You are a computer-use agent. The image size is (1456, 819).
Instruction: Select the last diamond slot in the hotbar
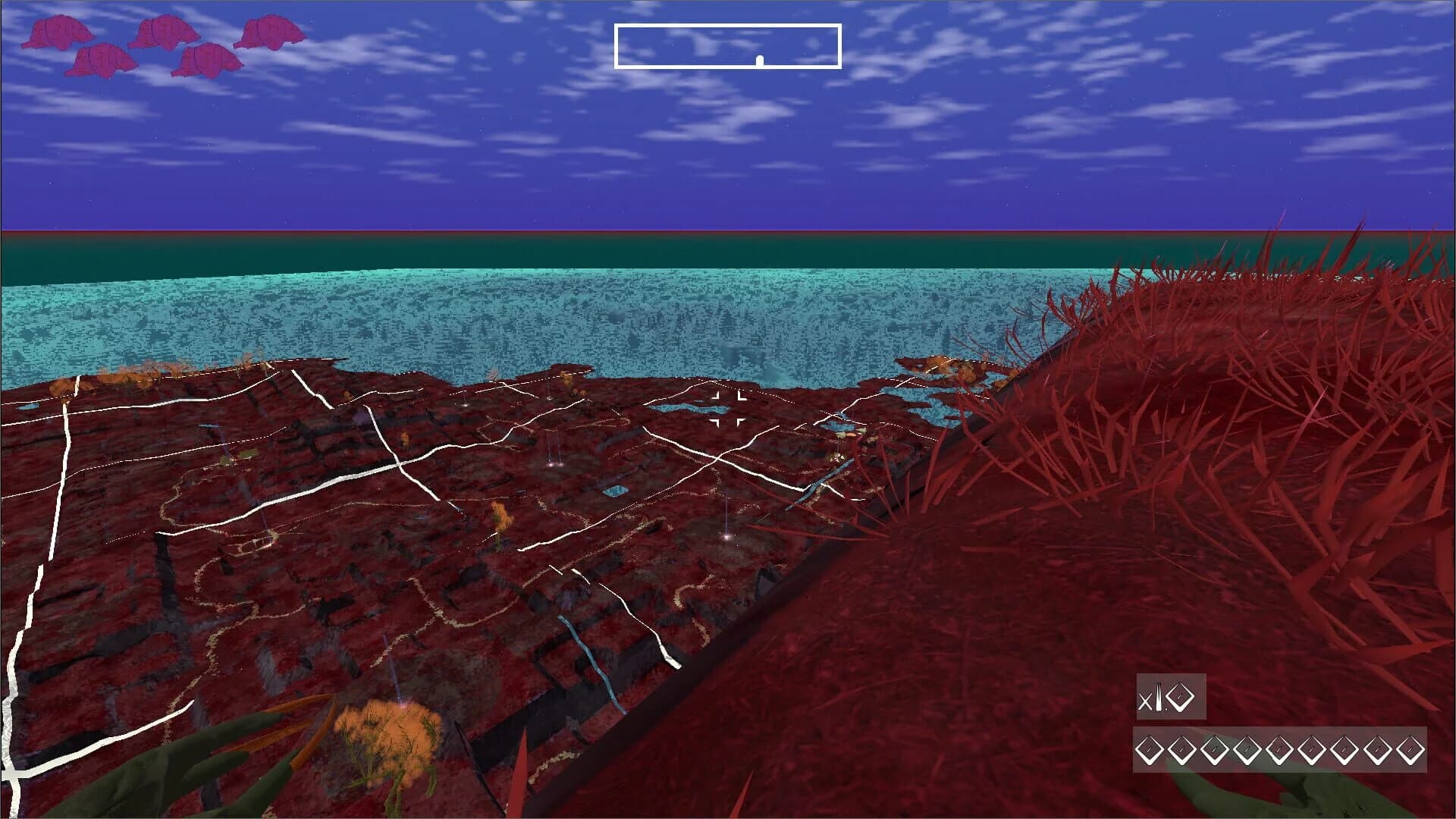pyautogui.click(x=1409, y=750)
